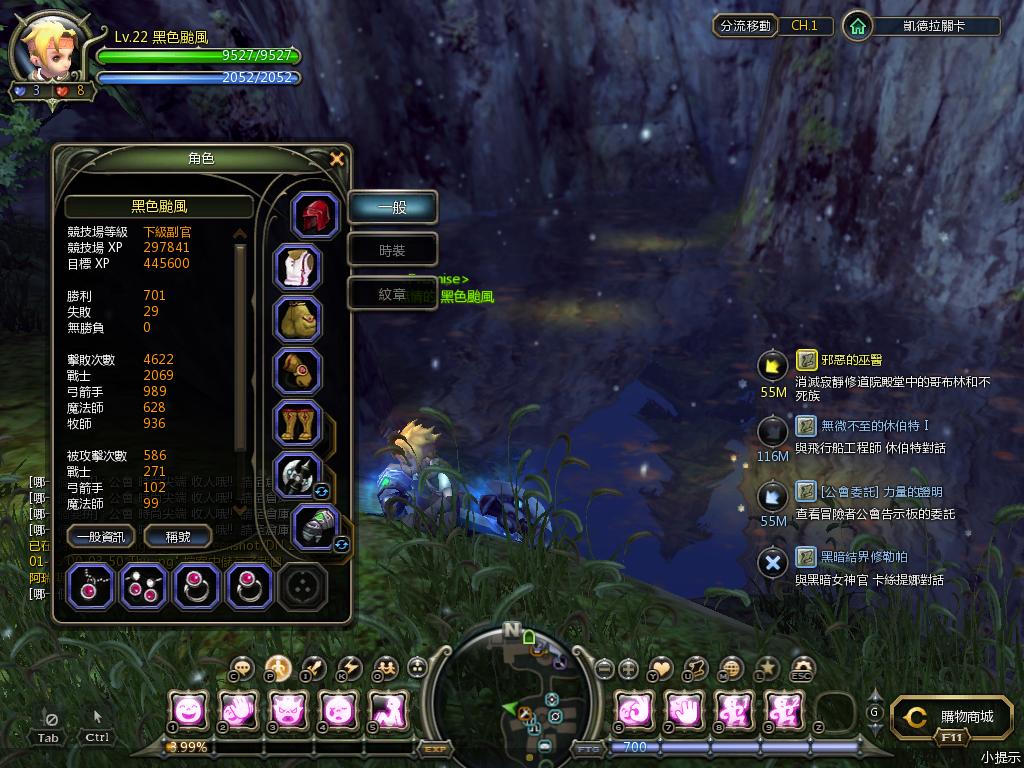Close the 角色 character window
This screenshot has height=768, width=1024.
click(337, 159)
